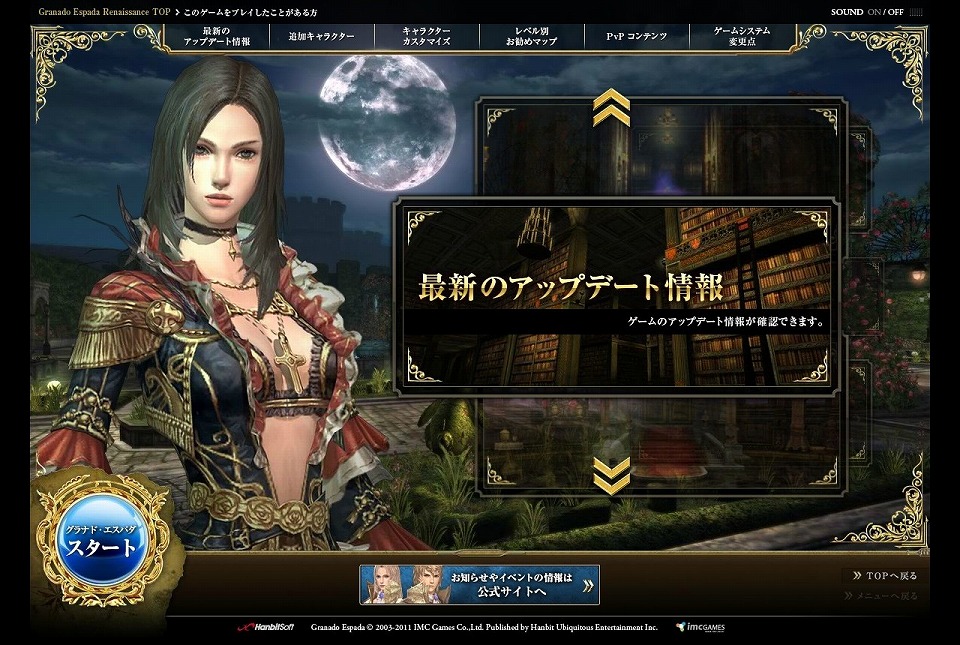The width and height of the screenshot is (960, 645).
Task: Select the キャラクターカスタマイズ tab
Action: click(426, 37)
